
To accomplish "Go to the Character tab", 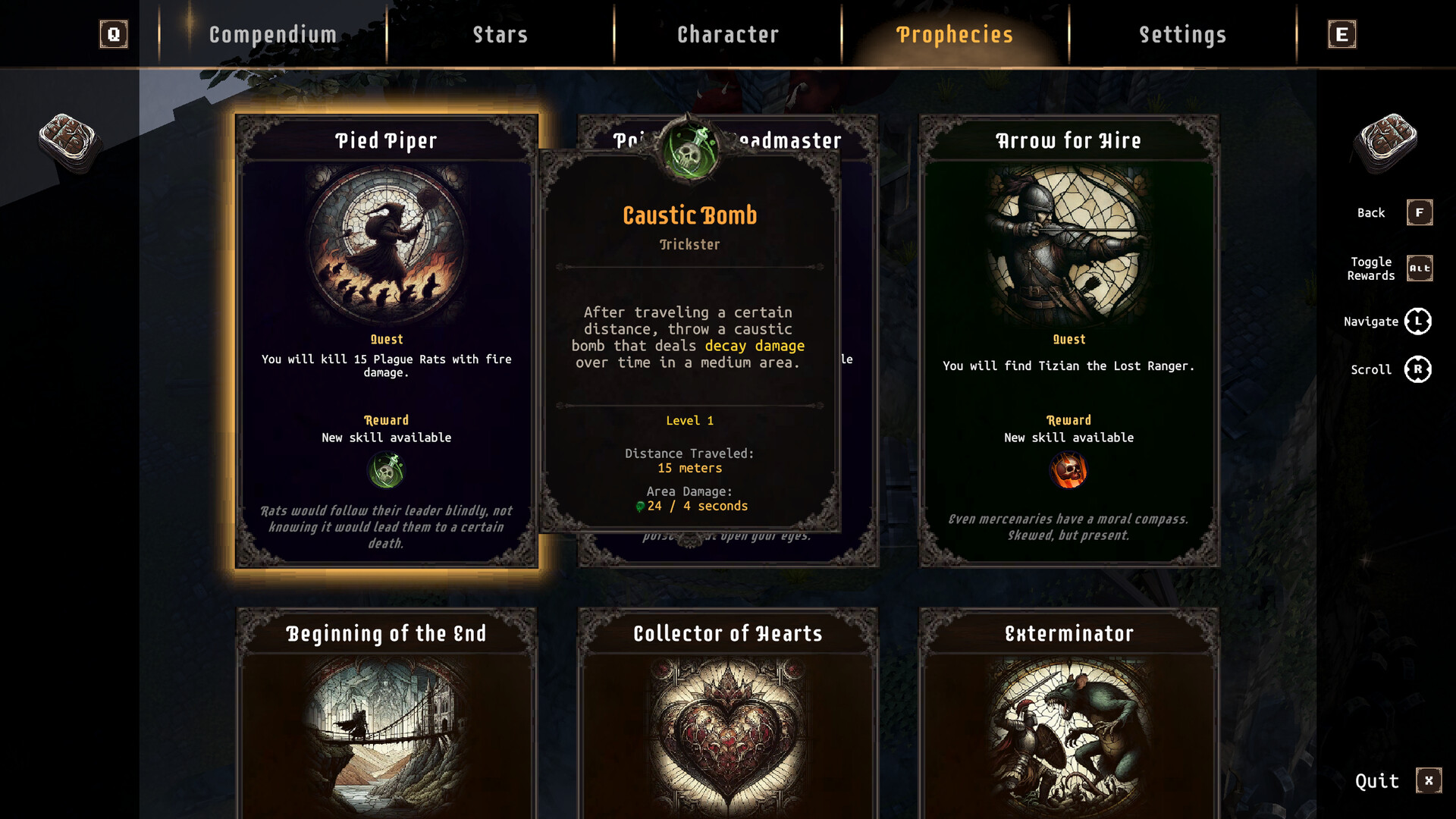I will [x=727, y=35].
